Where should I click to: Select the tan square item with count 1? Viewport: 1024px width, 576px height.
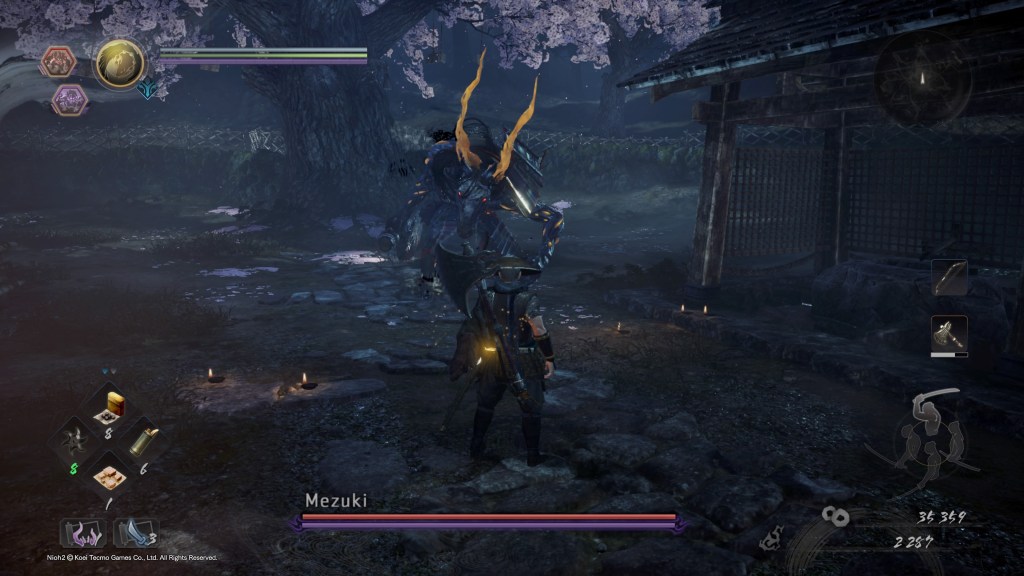pos(108,474)
